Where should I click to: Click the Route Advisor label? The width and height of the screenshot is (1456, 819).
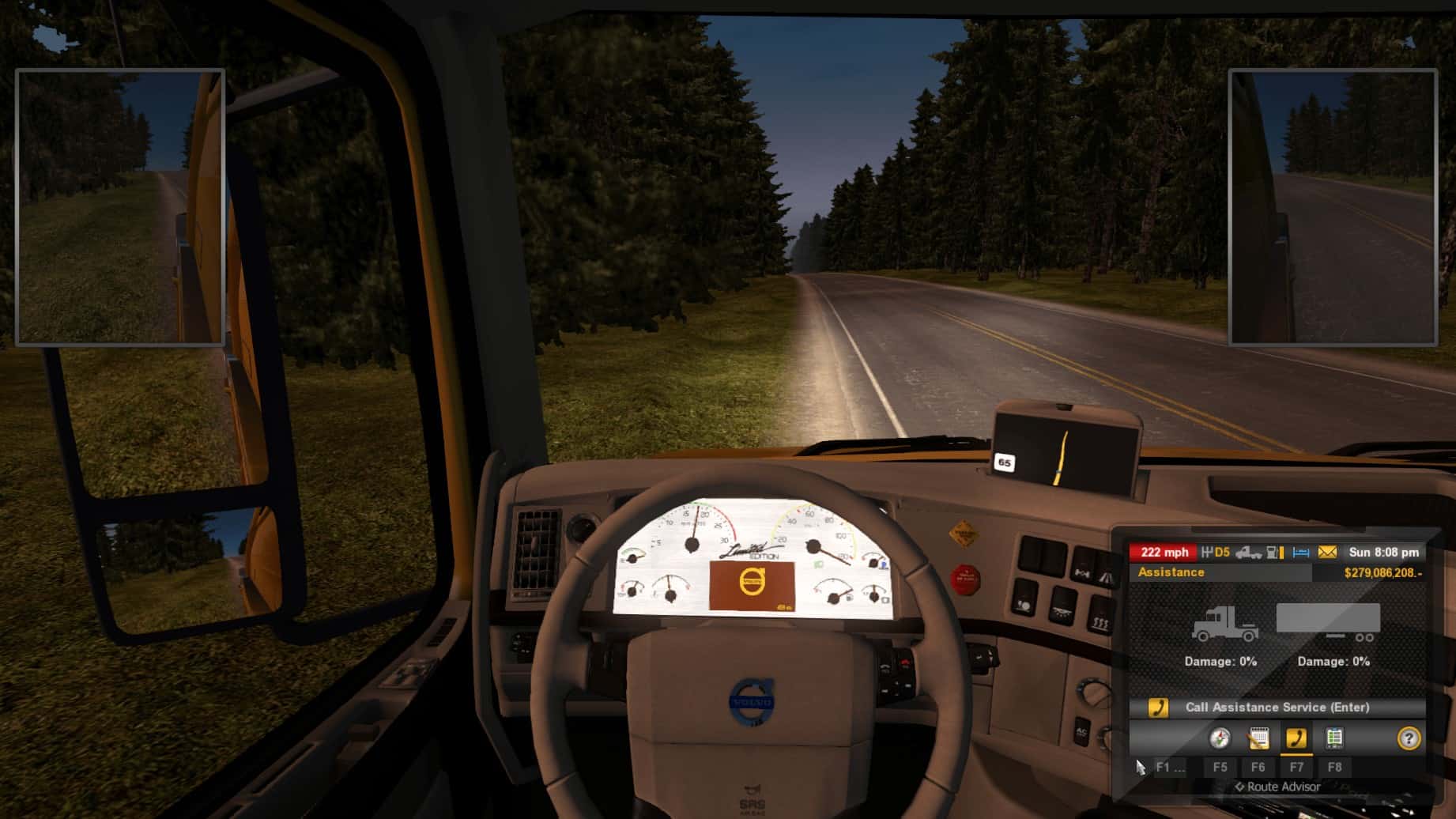click(1277, 787)
